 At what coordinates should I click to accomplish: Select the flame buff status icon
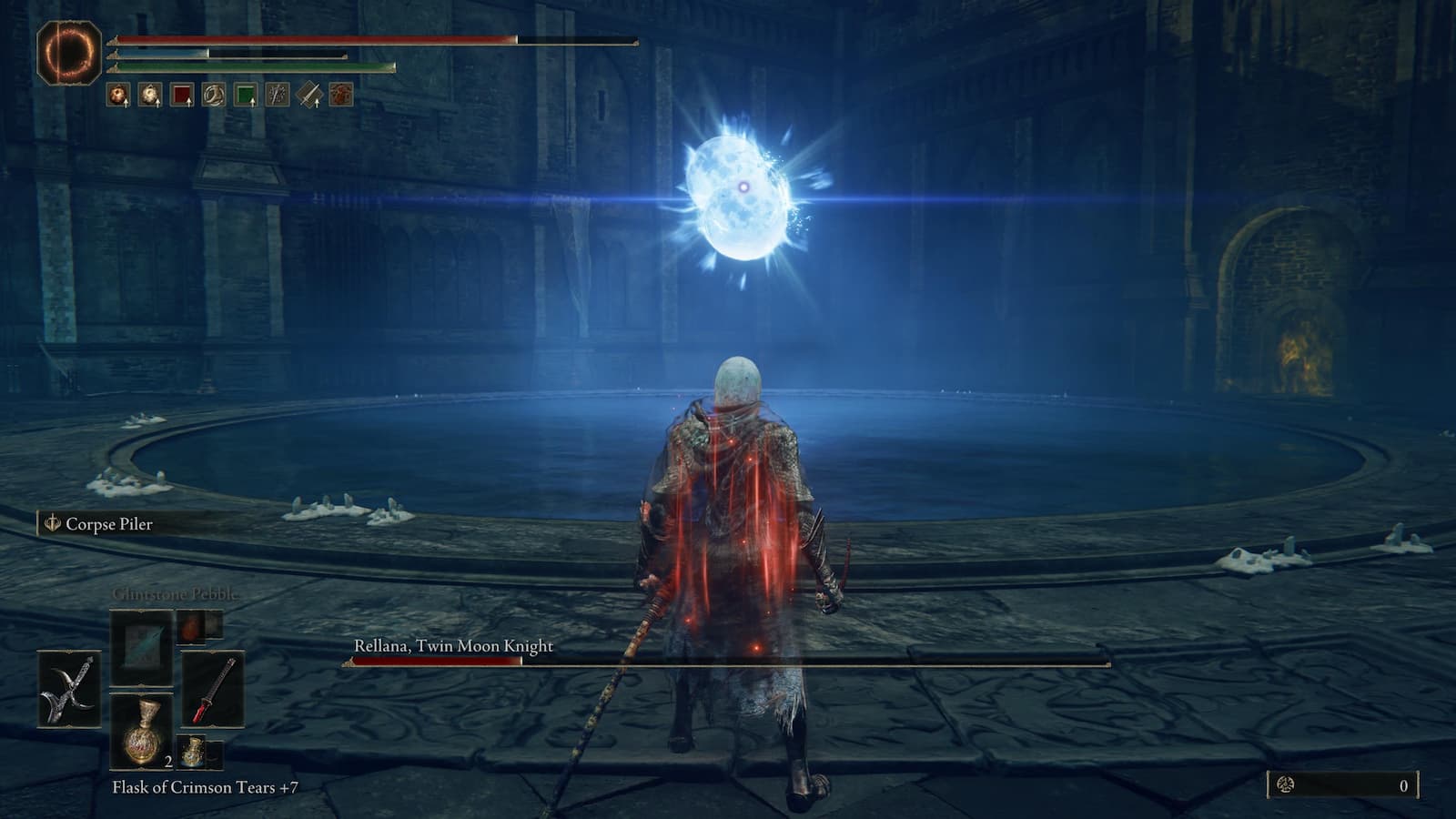[x=116, y=94]
